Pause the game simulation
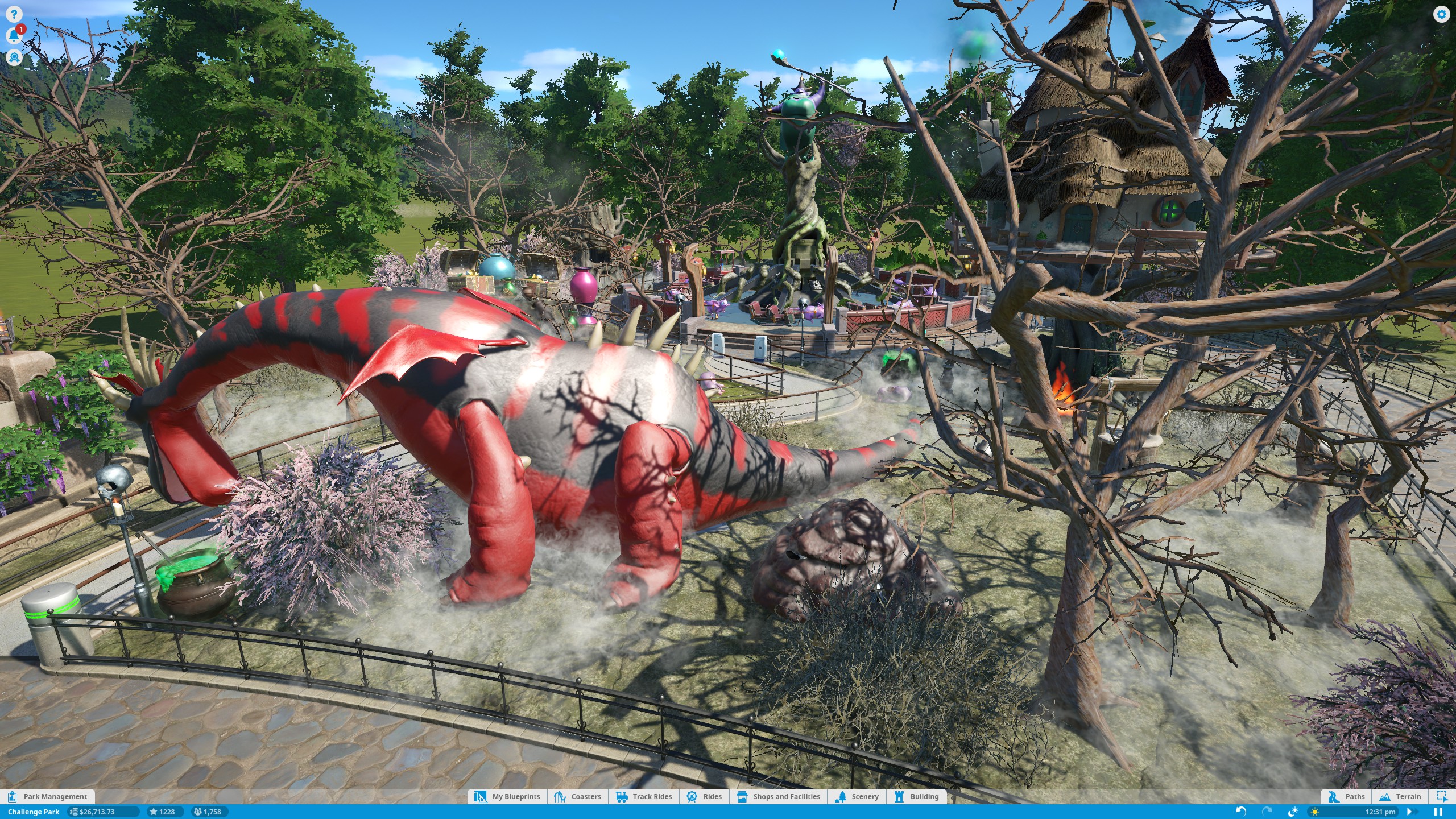This screenshot has height=819, width=1456. tap(1438, 812)
